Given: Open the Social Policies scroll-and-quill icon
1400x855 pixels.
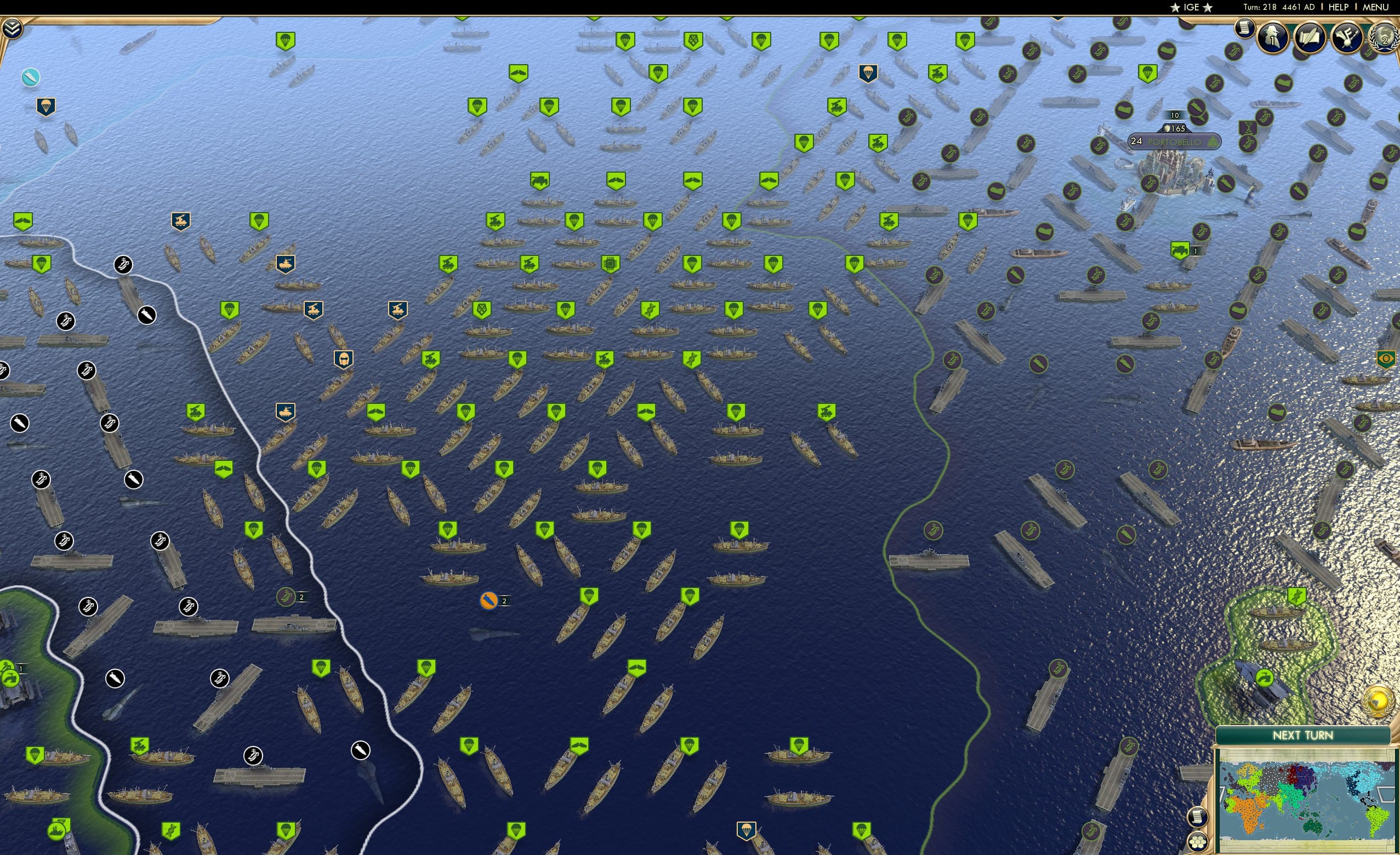Looking at the screenshot, I should [x=1308, y=38].
